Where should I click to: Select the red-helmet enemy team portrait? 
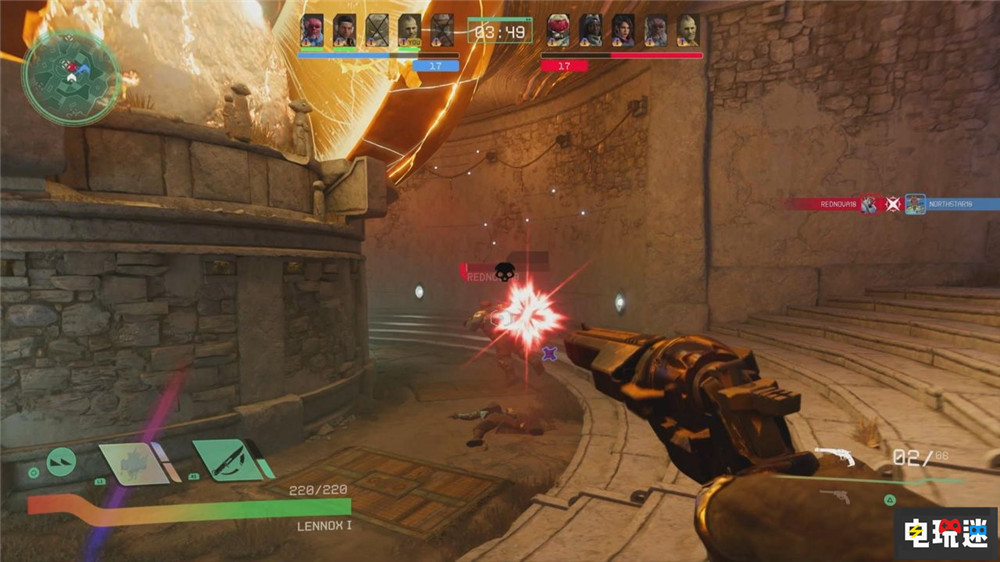coord(558,30)
